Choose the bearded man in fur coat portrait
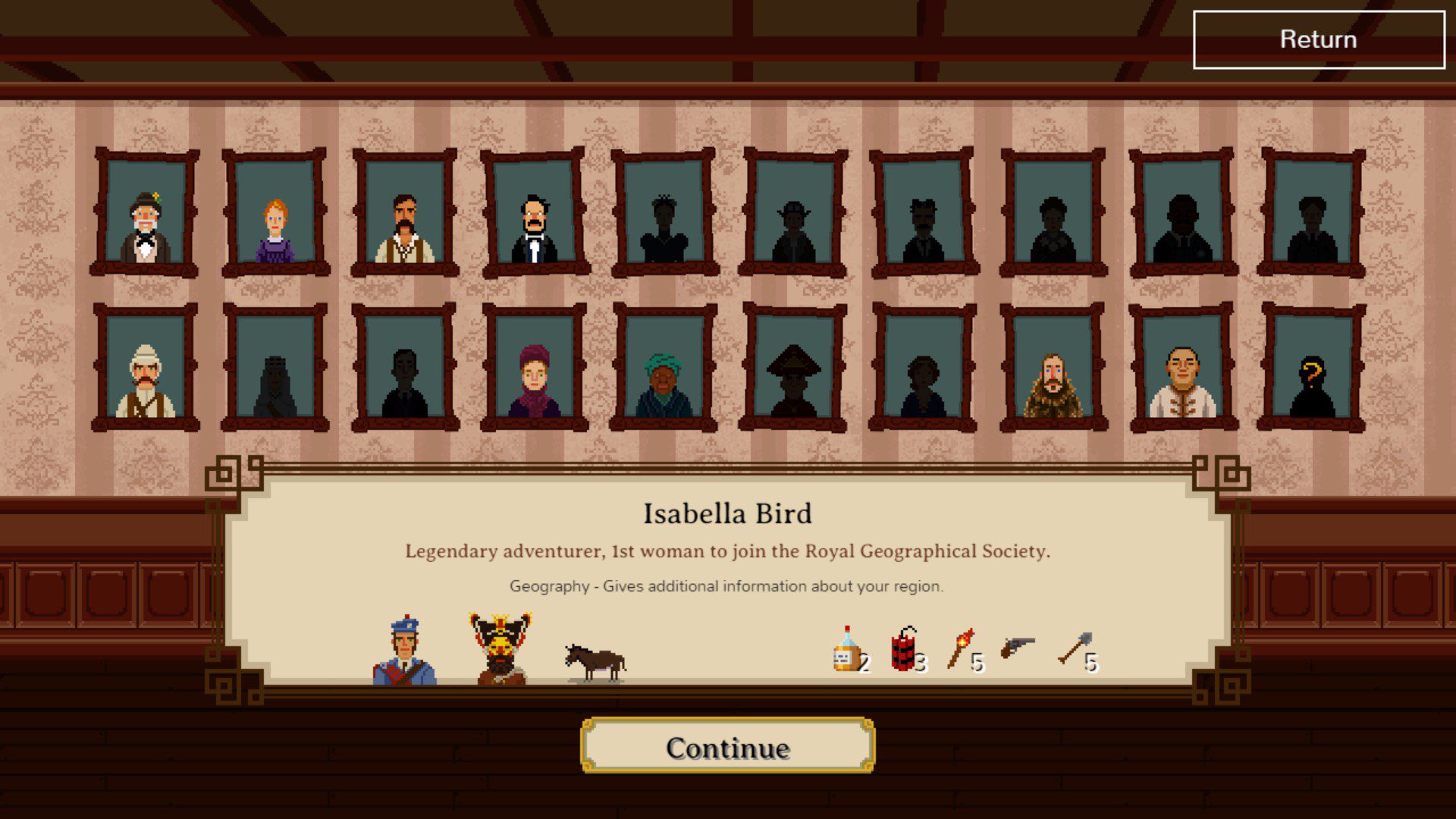 click(x=1053, y=369)
